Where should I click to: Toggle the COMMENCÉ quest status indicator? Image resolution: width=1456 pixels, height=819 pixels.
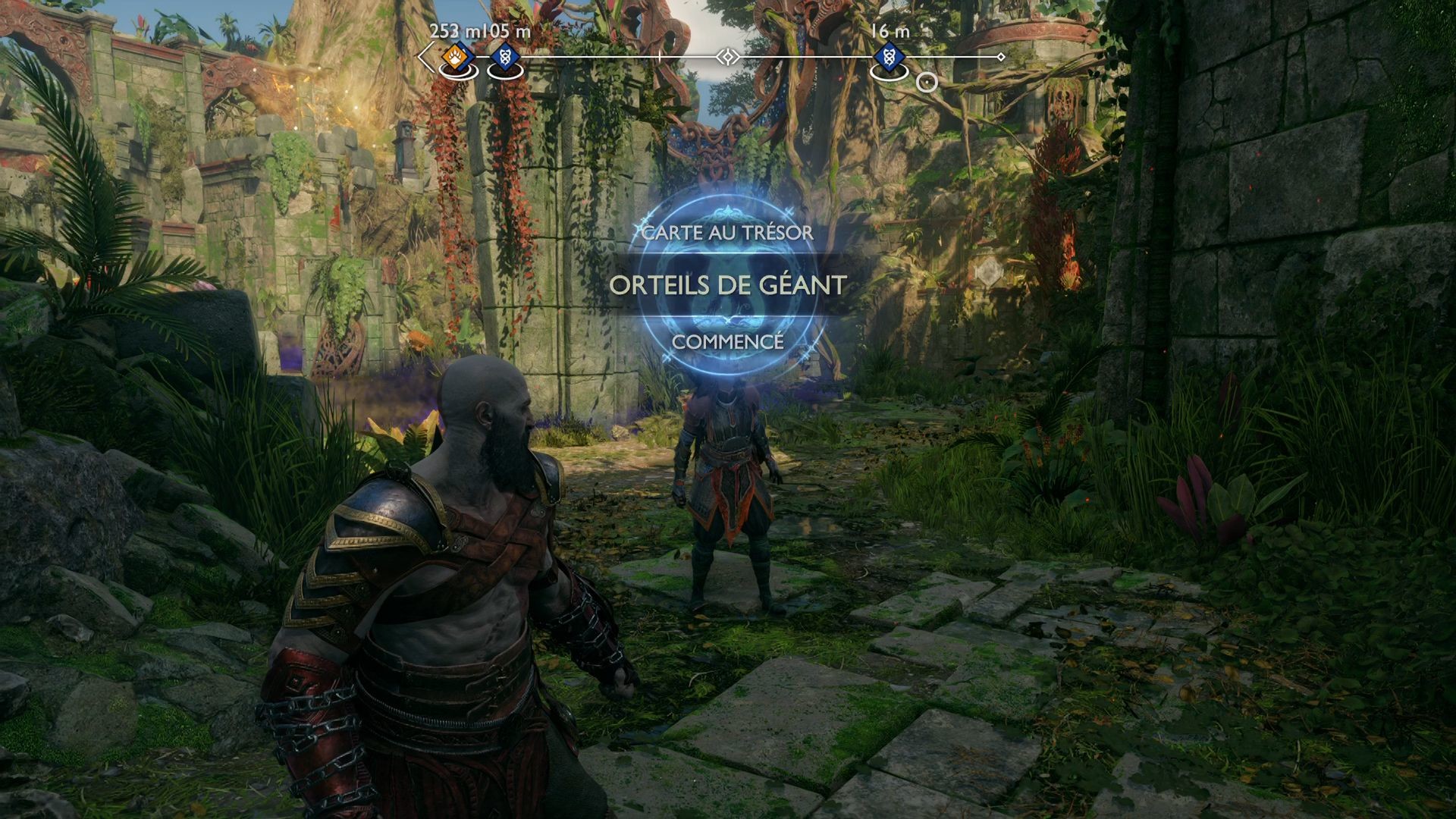pos(730,342)
